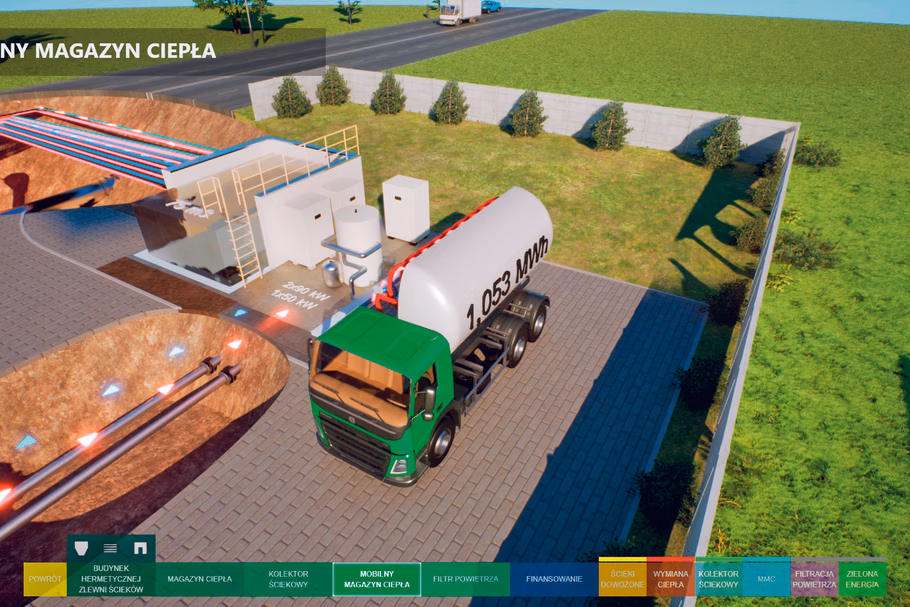Click the building outline view icon
Screen dimensions: 910x607
140,548
